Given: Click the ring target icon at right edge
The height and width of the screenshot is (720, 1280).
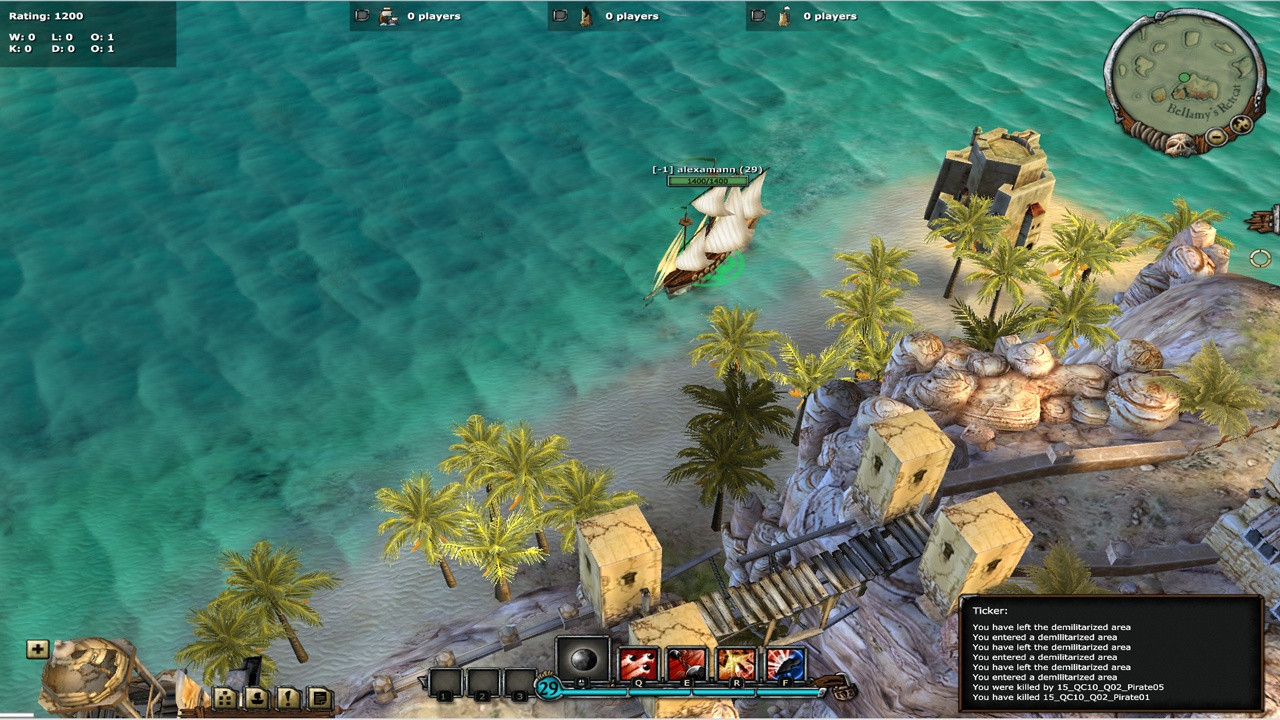Looking at the screenshot, I should click(x=1260, y=259).
